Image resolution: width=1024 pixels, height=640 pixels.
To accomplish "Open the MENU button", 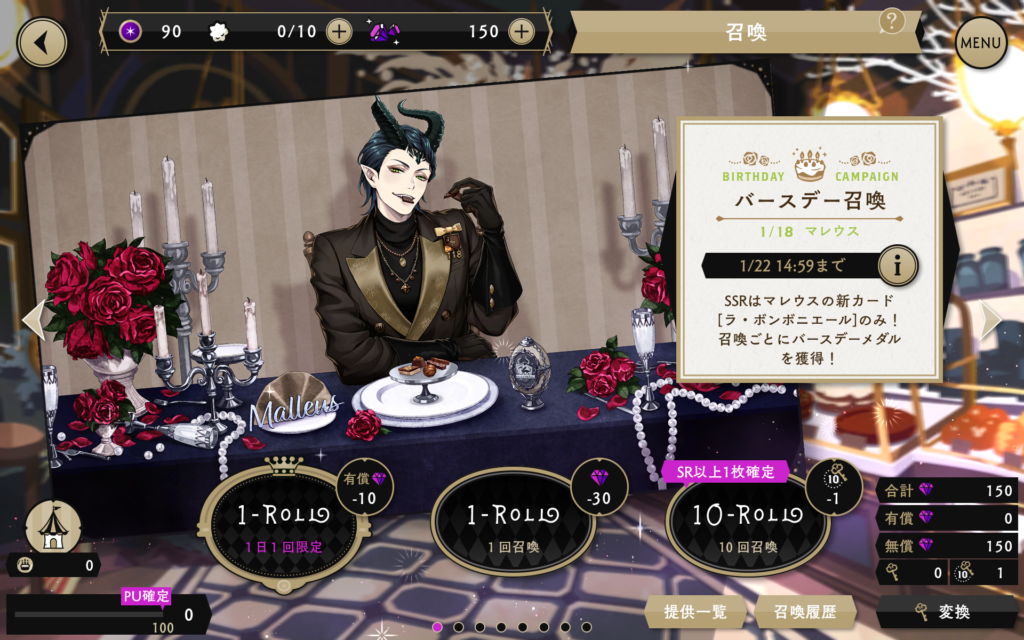I will [980, 43].
